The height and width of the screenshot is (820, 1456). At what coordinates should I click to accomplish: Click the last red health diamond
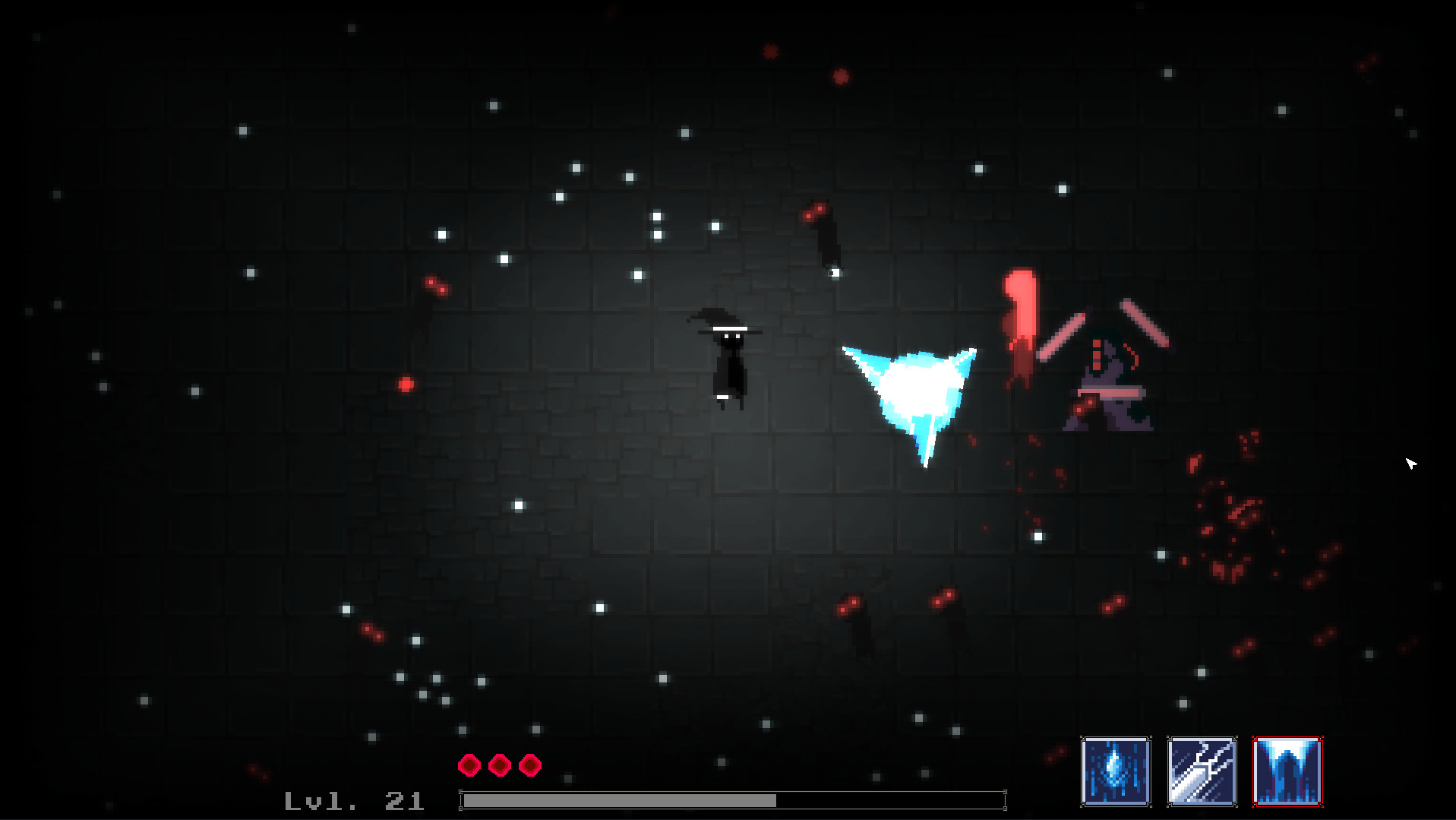[528, 764]
